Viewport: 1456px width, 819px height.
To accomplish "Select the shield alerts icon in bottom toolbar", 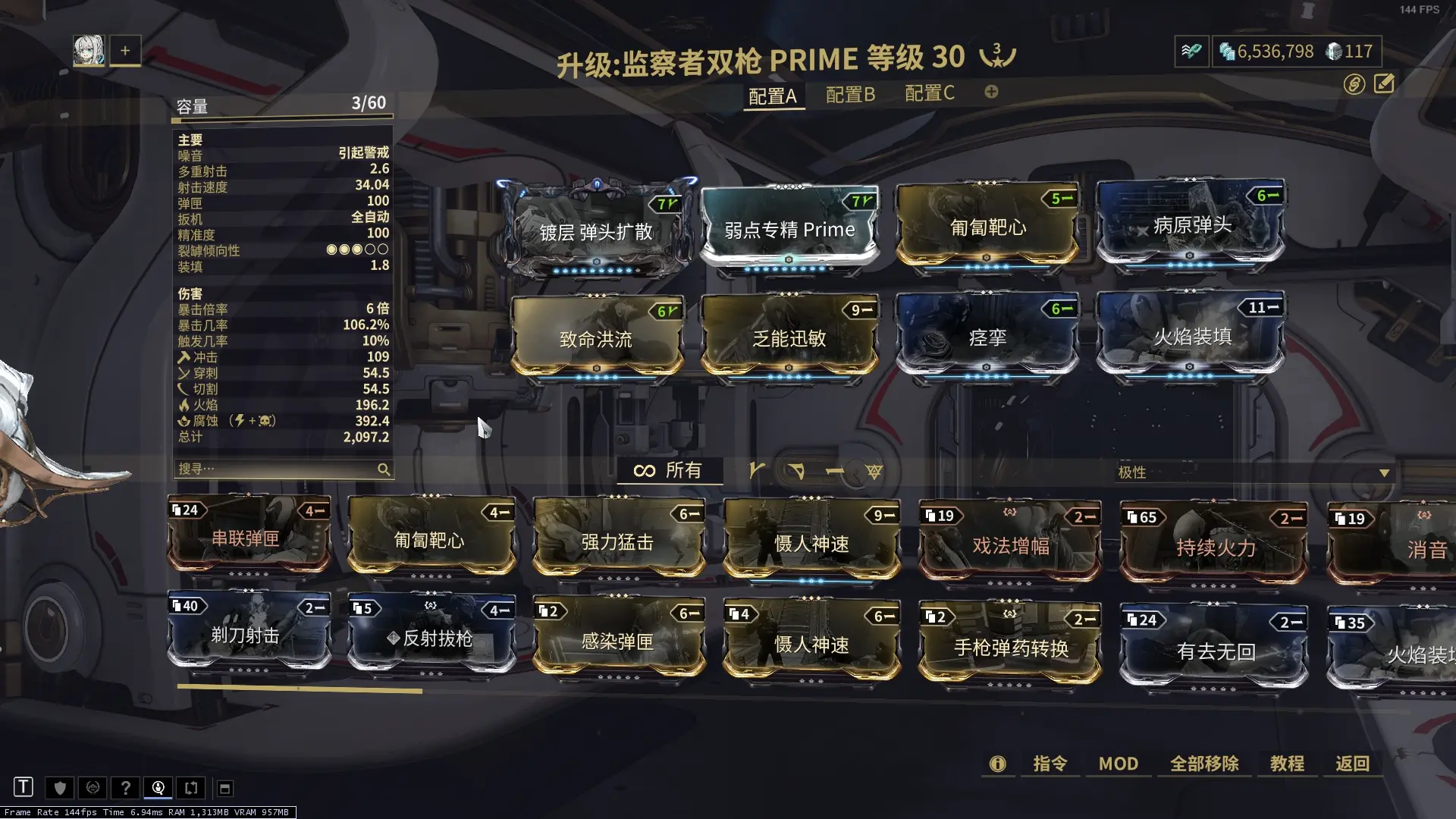I will click(60, 788).
